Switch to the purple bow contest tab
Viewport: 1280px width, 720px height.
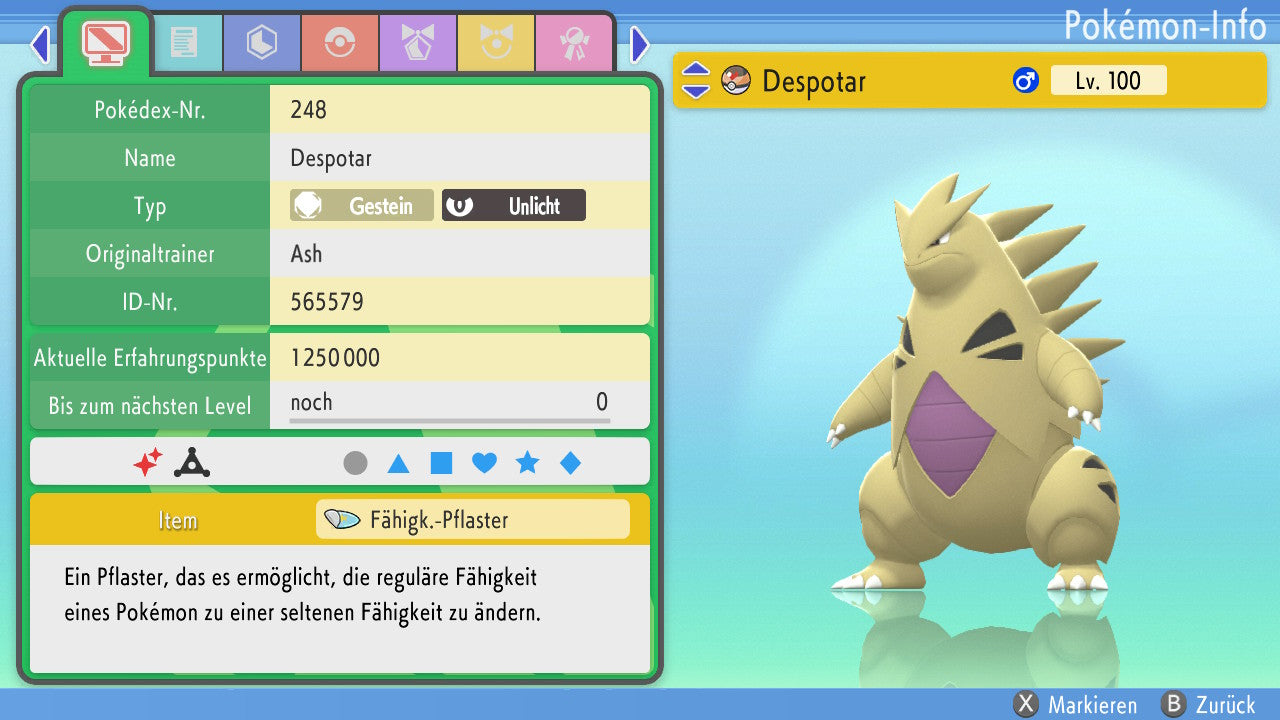tap(417, 43)
